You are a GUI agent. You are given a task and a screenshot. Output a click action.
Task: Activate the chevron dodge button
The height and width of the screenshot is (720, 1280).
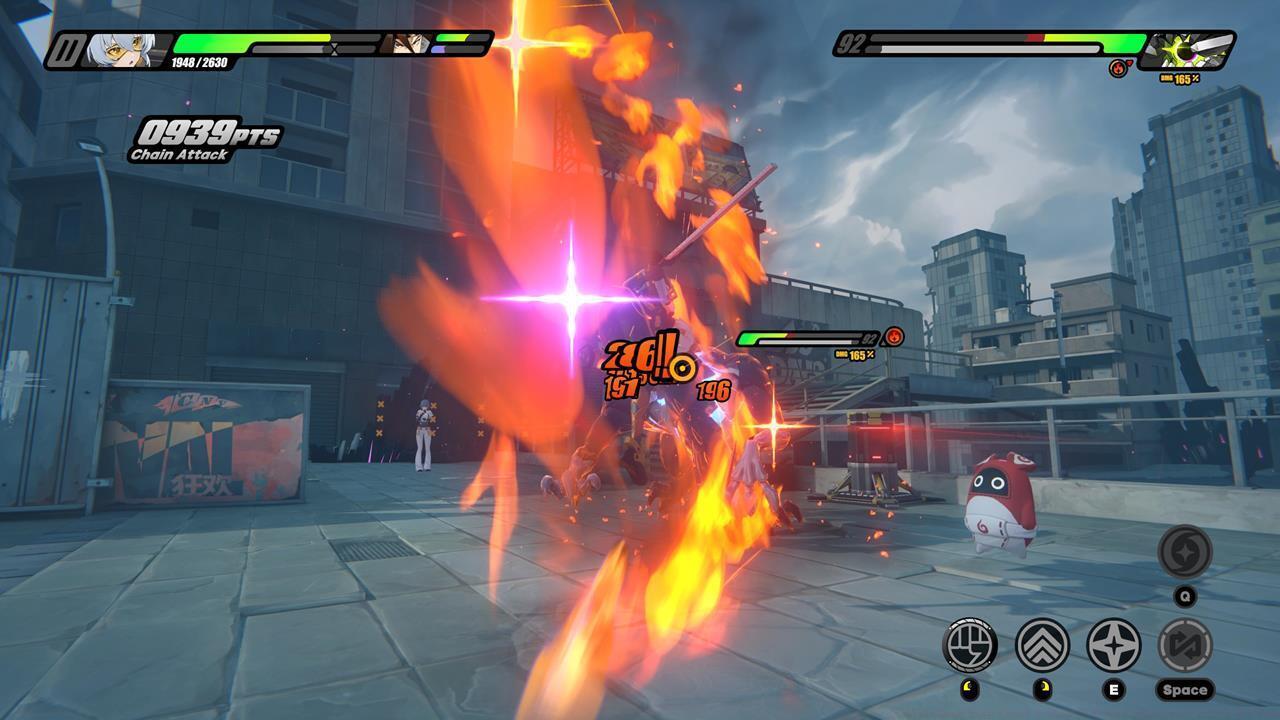[1042, 645]
